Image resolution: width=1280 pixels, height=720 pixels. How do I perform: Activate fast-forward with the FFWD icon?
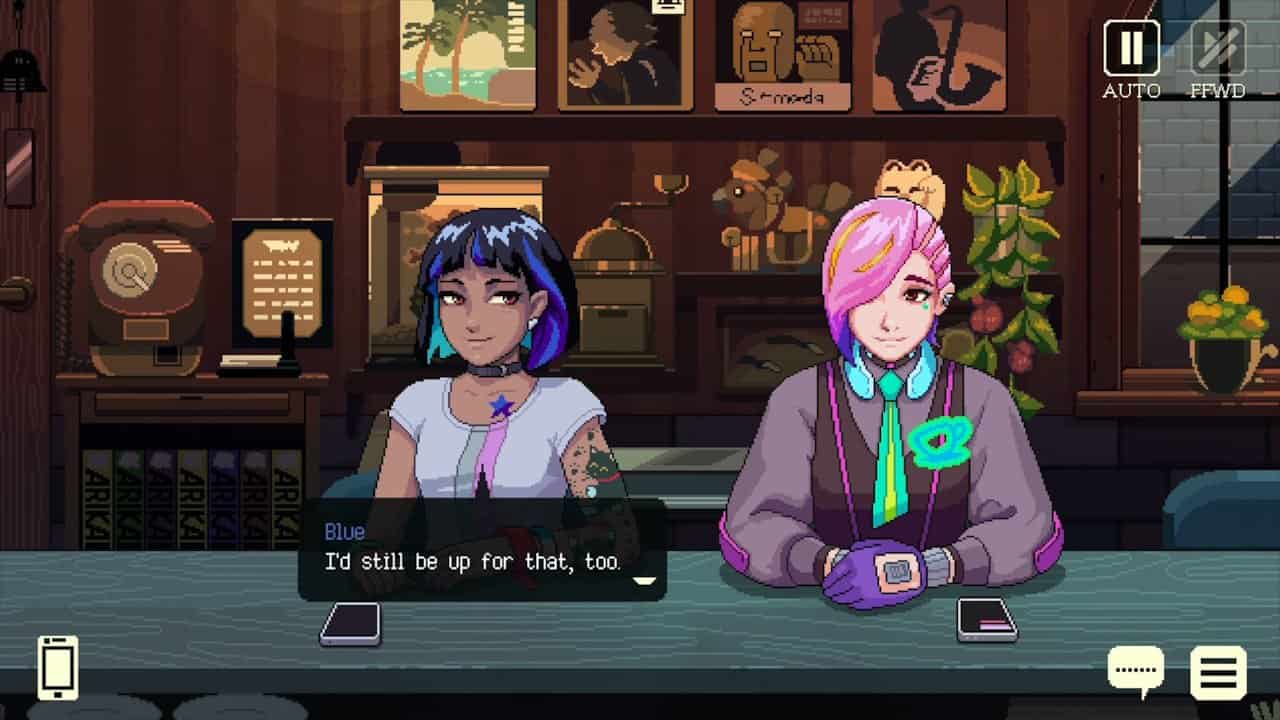coord(1217,50)
